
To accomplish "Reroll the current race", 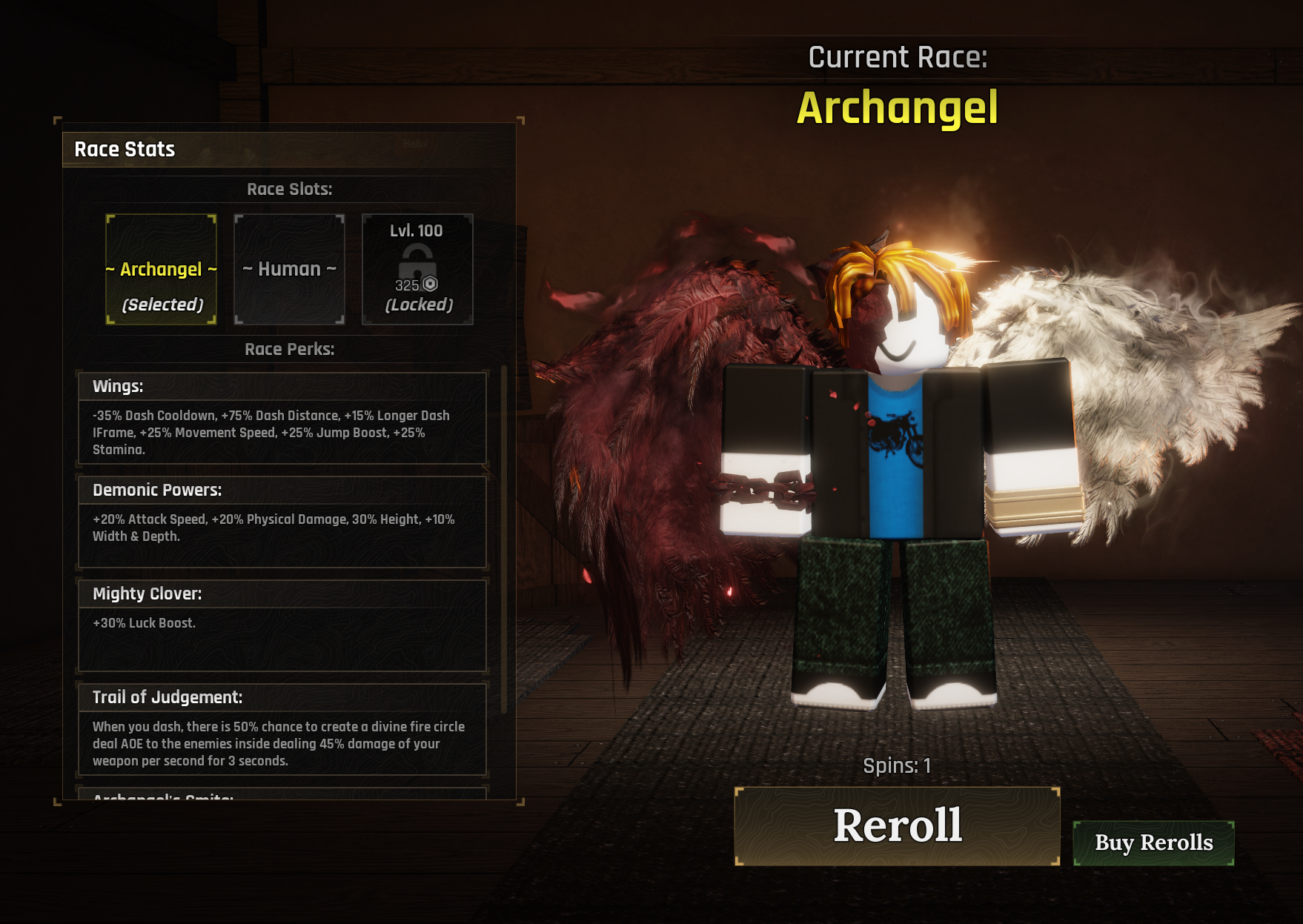I will coord(897,825).
